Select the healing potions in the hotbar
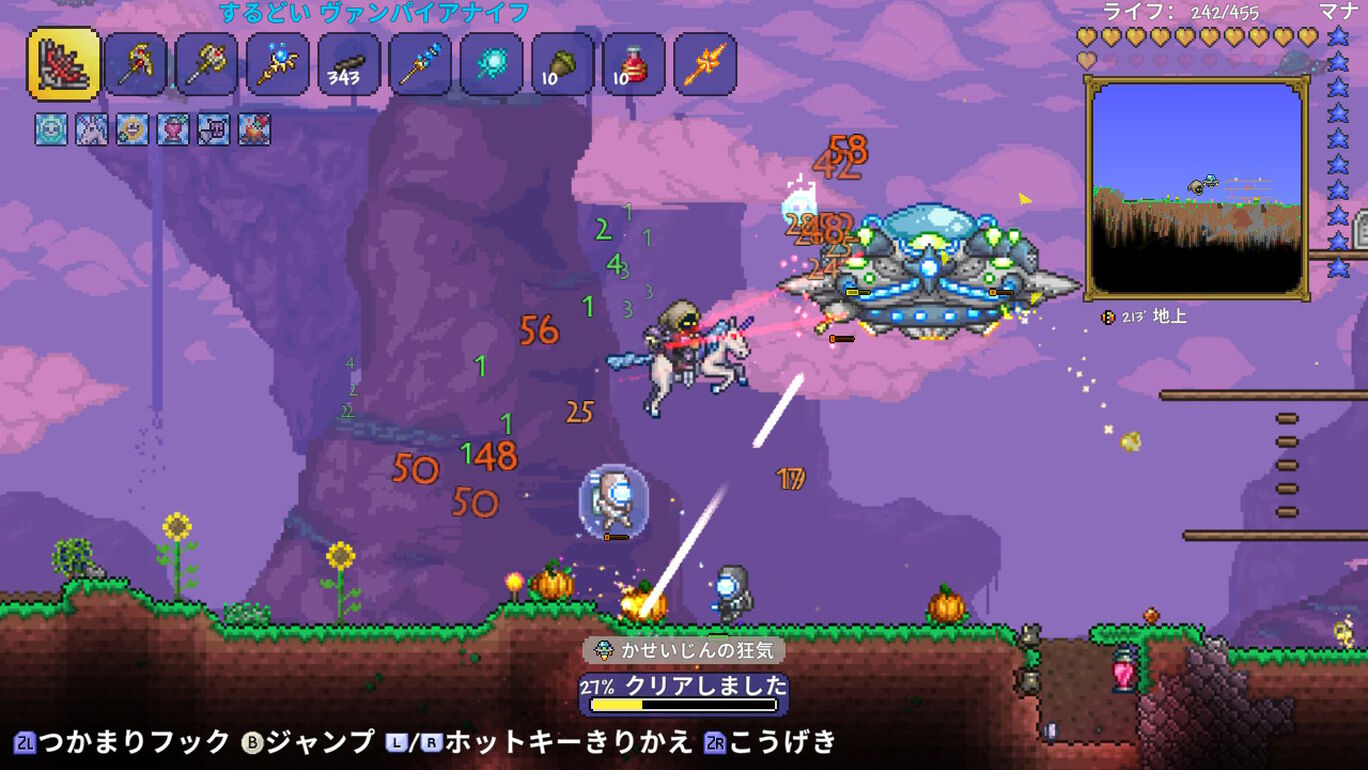 [632, 65]
